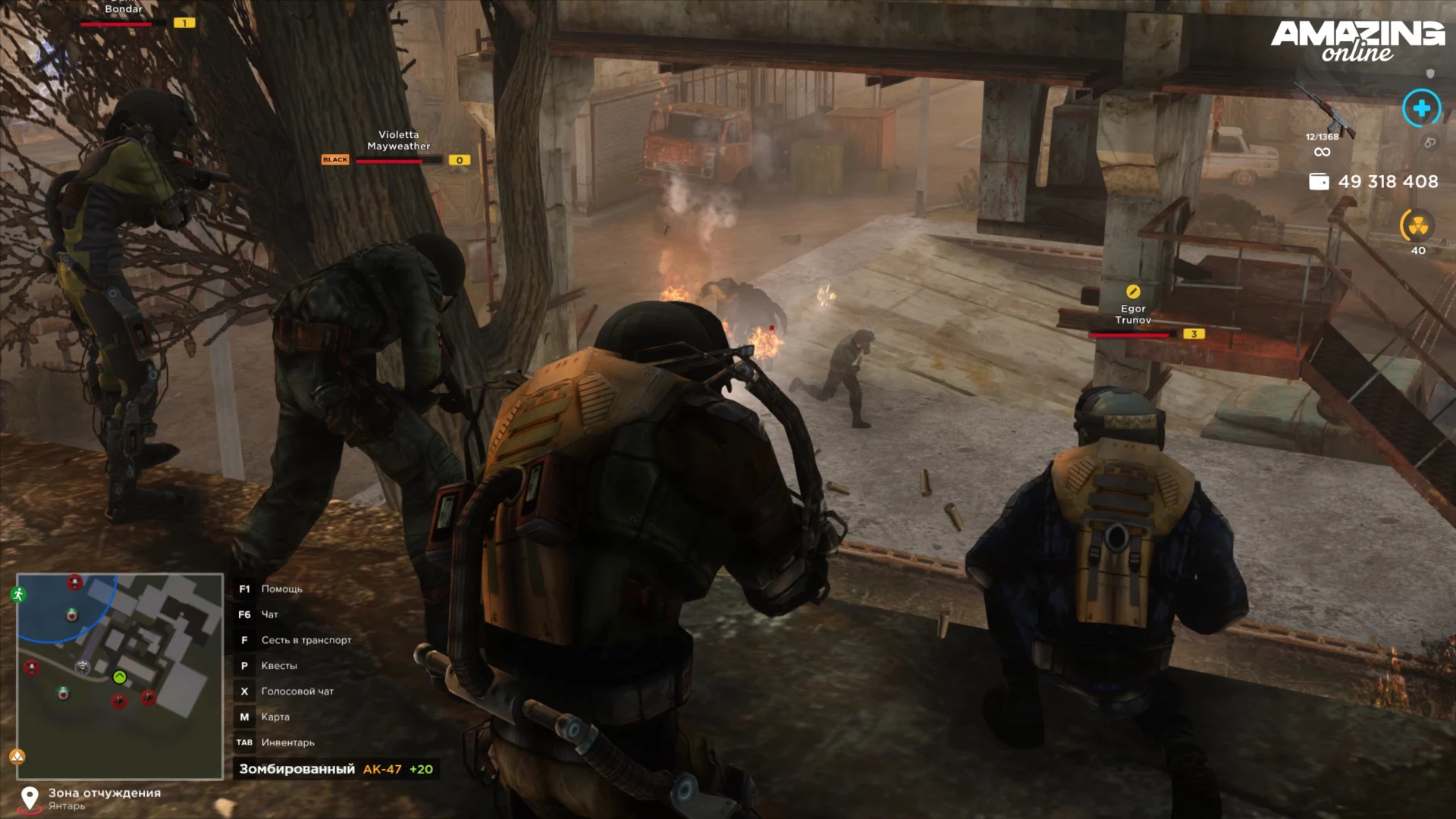This screenshot has width=1456, height=819.
Task: Select the AK-47 weapon icon
Action: [x=1326, y=111]
